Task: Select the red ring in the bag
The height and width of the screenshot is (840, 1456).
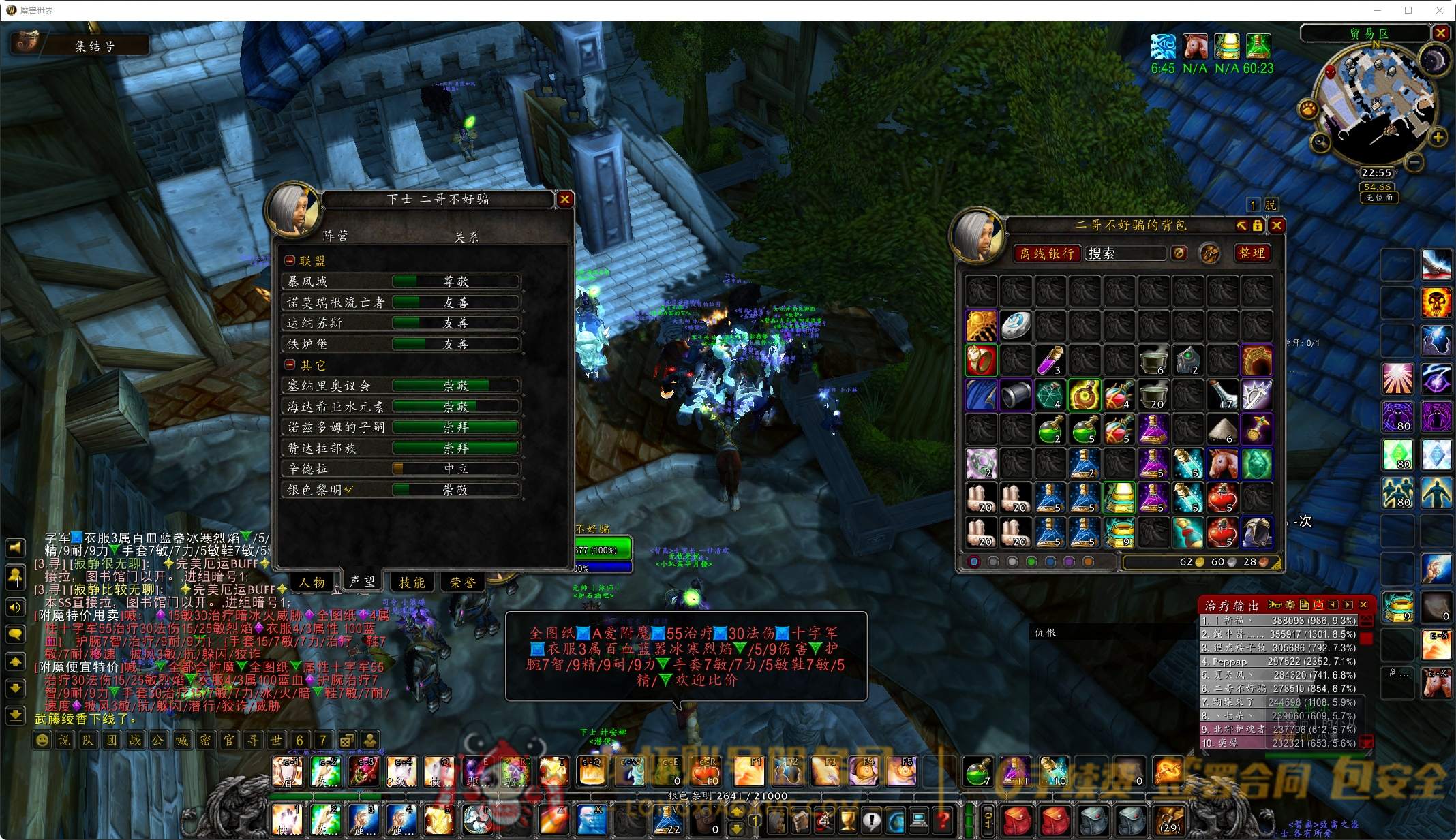Action: pyautogui.click(x=981, y=360)
